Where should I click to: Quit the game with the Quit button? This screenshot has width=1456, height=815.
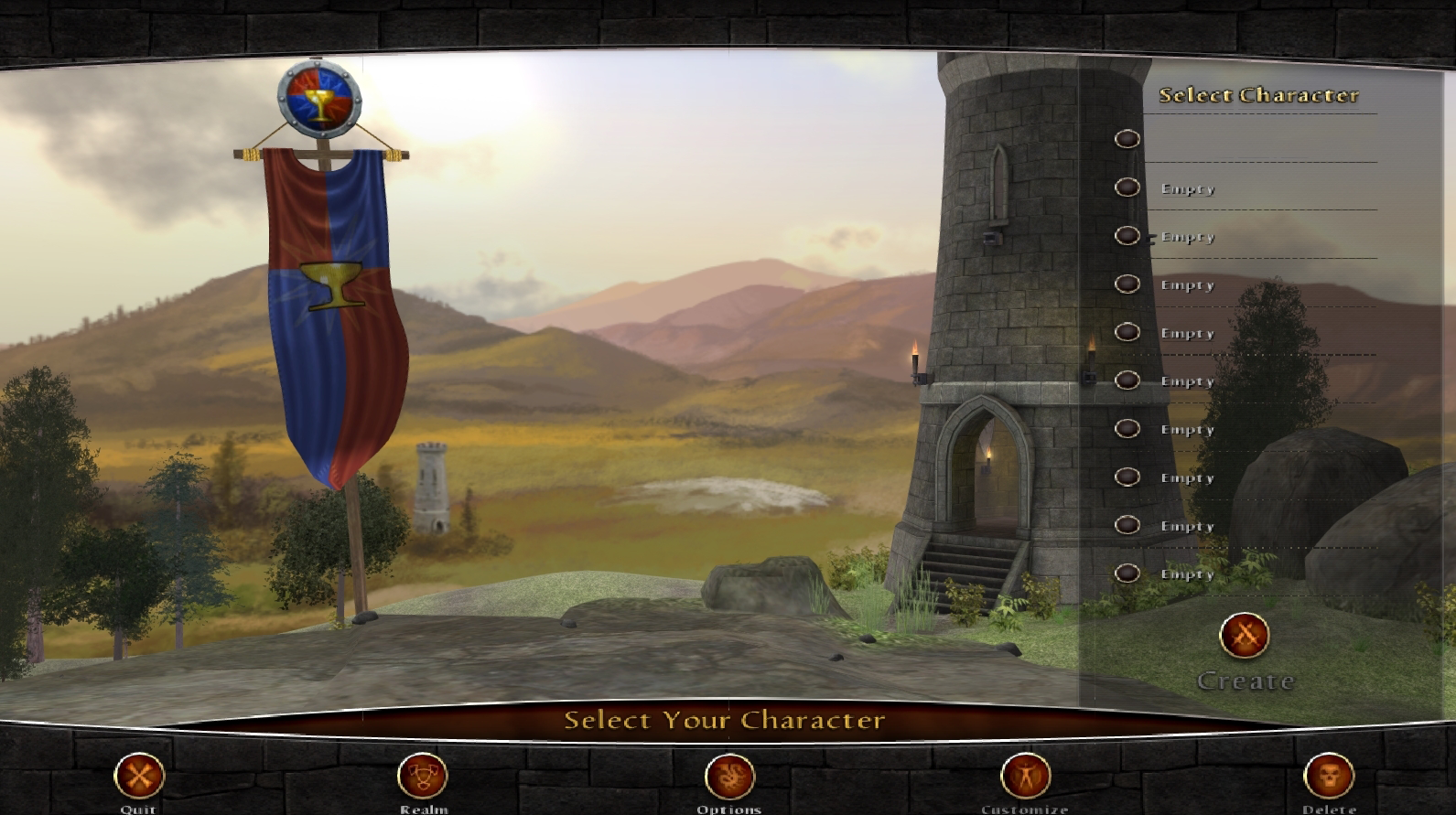(x=139, y=777)
